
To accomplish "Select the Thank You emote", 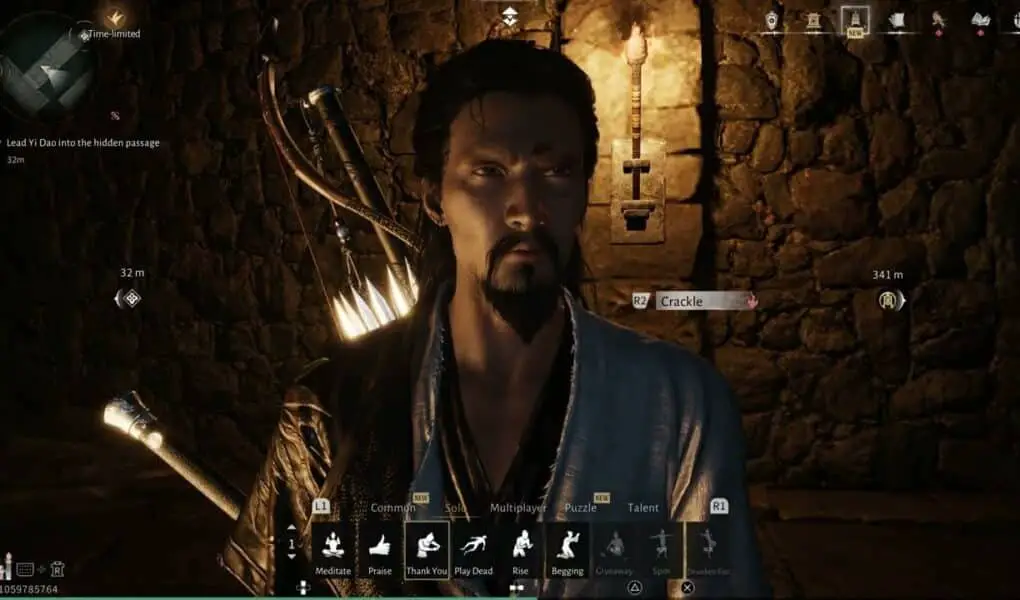I will point(427,548).
